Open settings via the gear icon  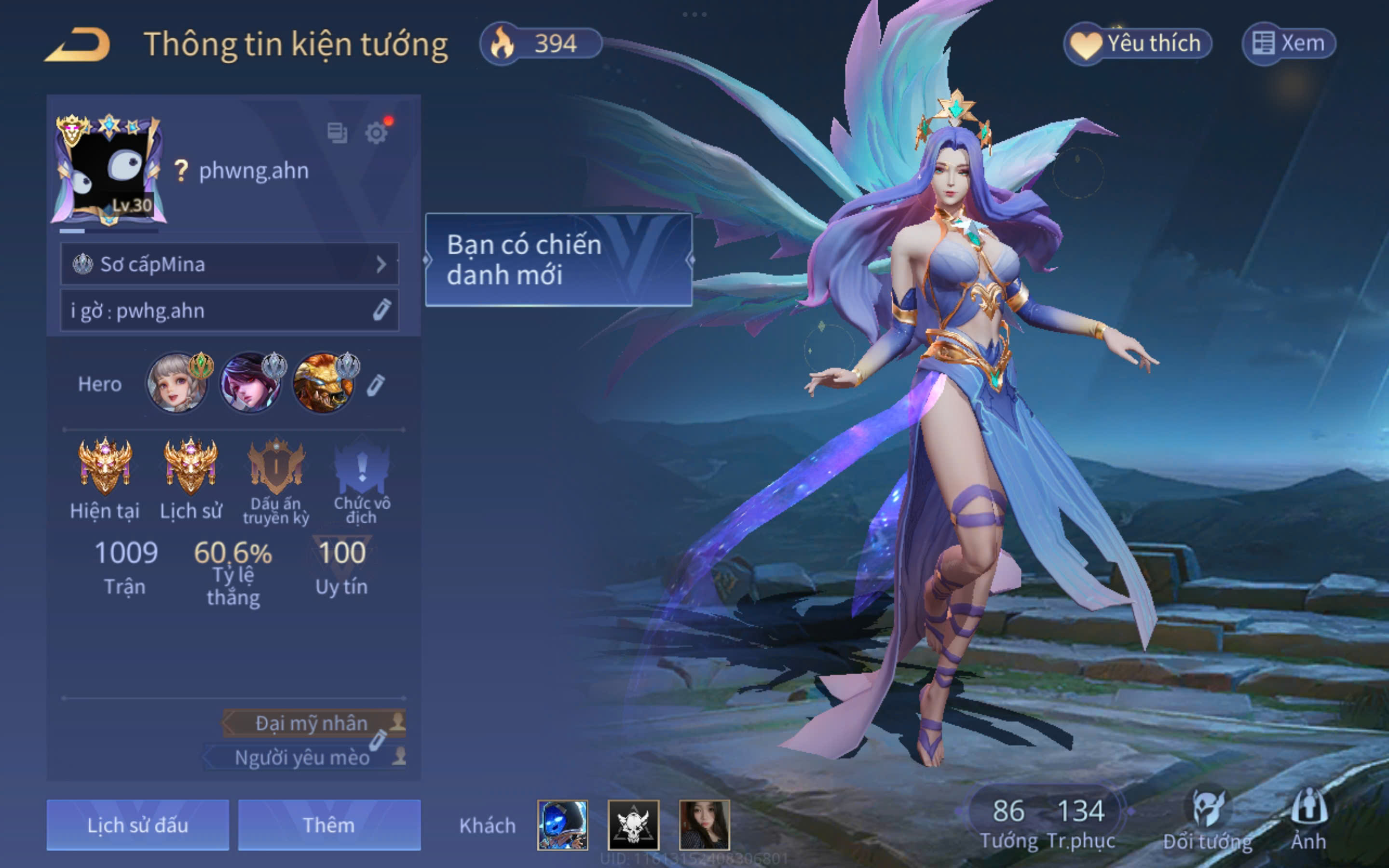pos(376,133)
